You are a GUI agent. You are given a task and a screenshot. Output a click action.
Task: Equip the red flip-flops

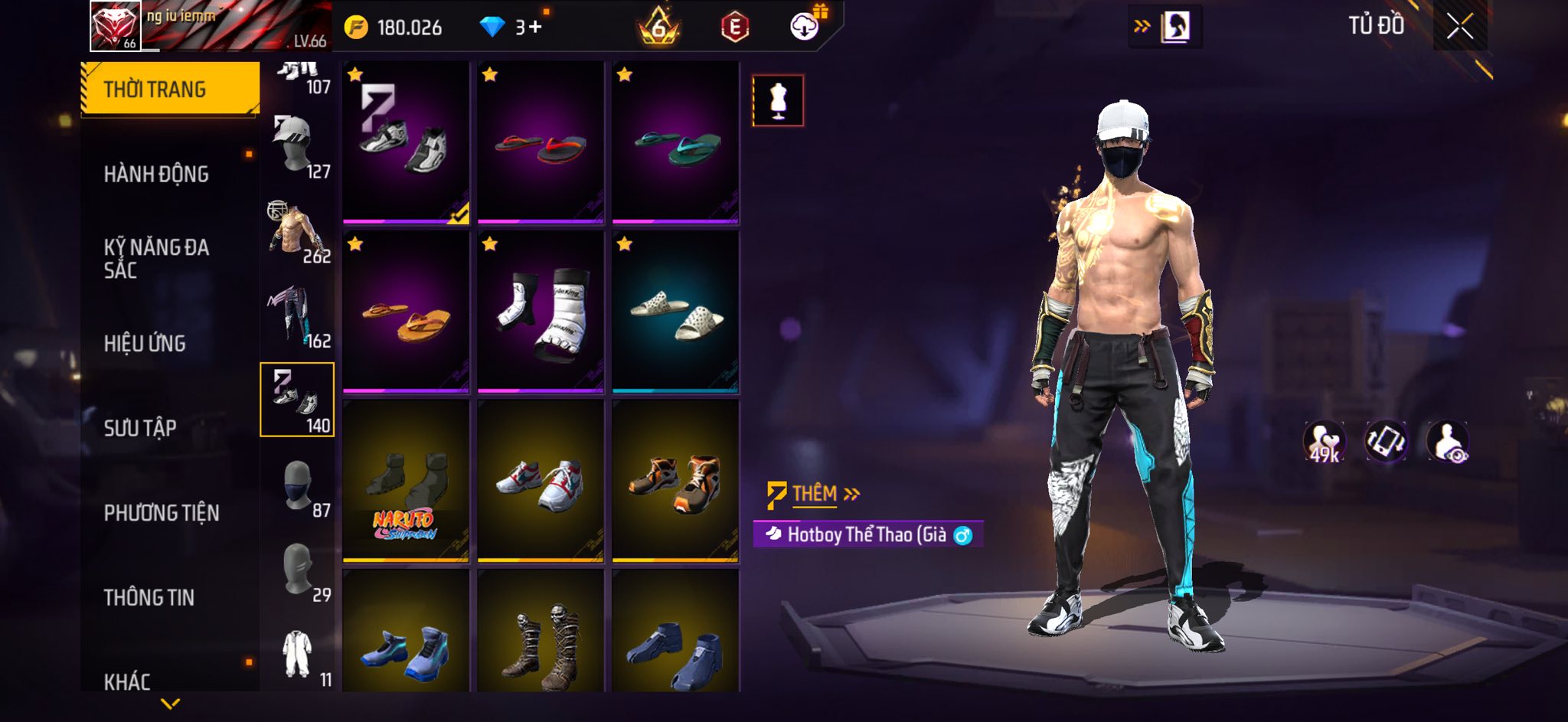coord(541,143)
